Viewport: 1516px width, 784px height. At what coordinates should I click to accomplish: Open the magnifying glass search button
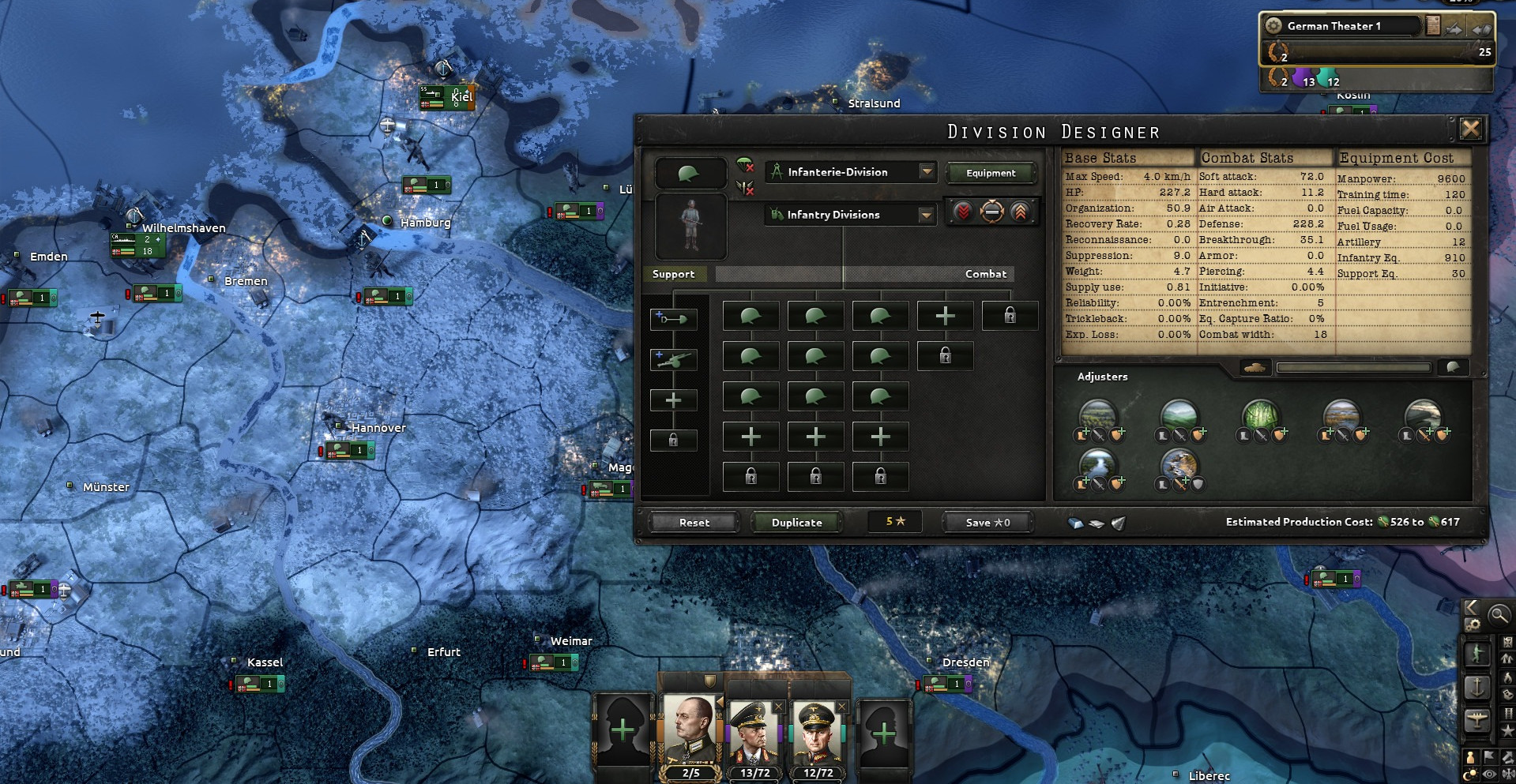pos(1498,614)
